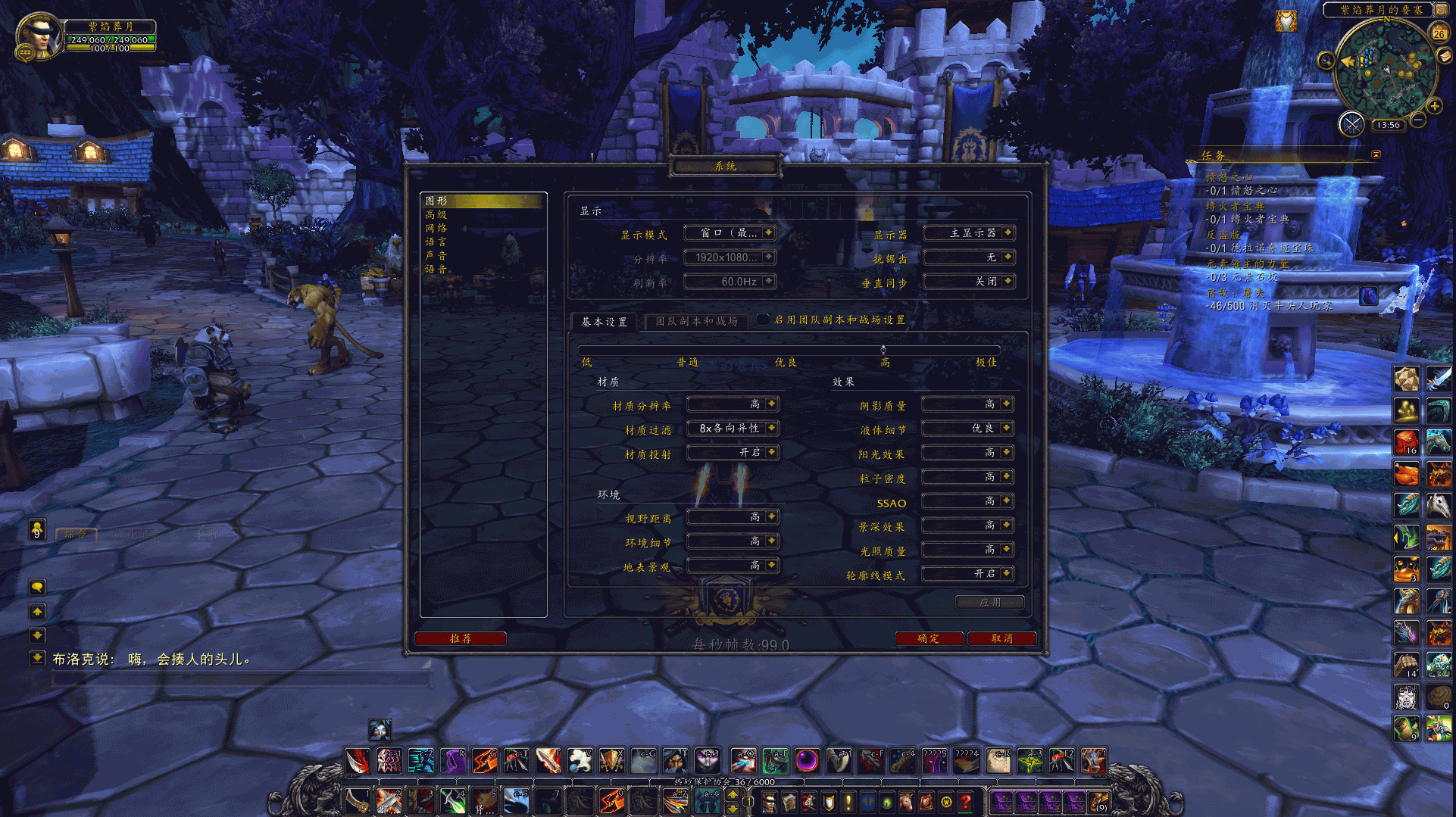Switch to the 团队副本和战场 tab
This screenshot has width=1456, height=817.
pyautogui.click(x=696, y=321)
